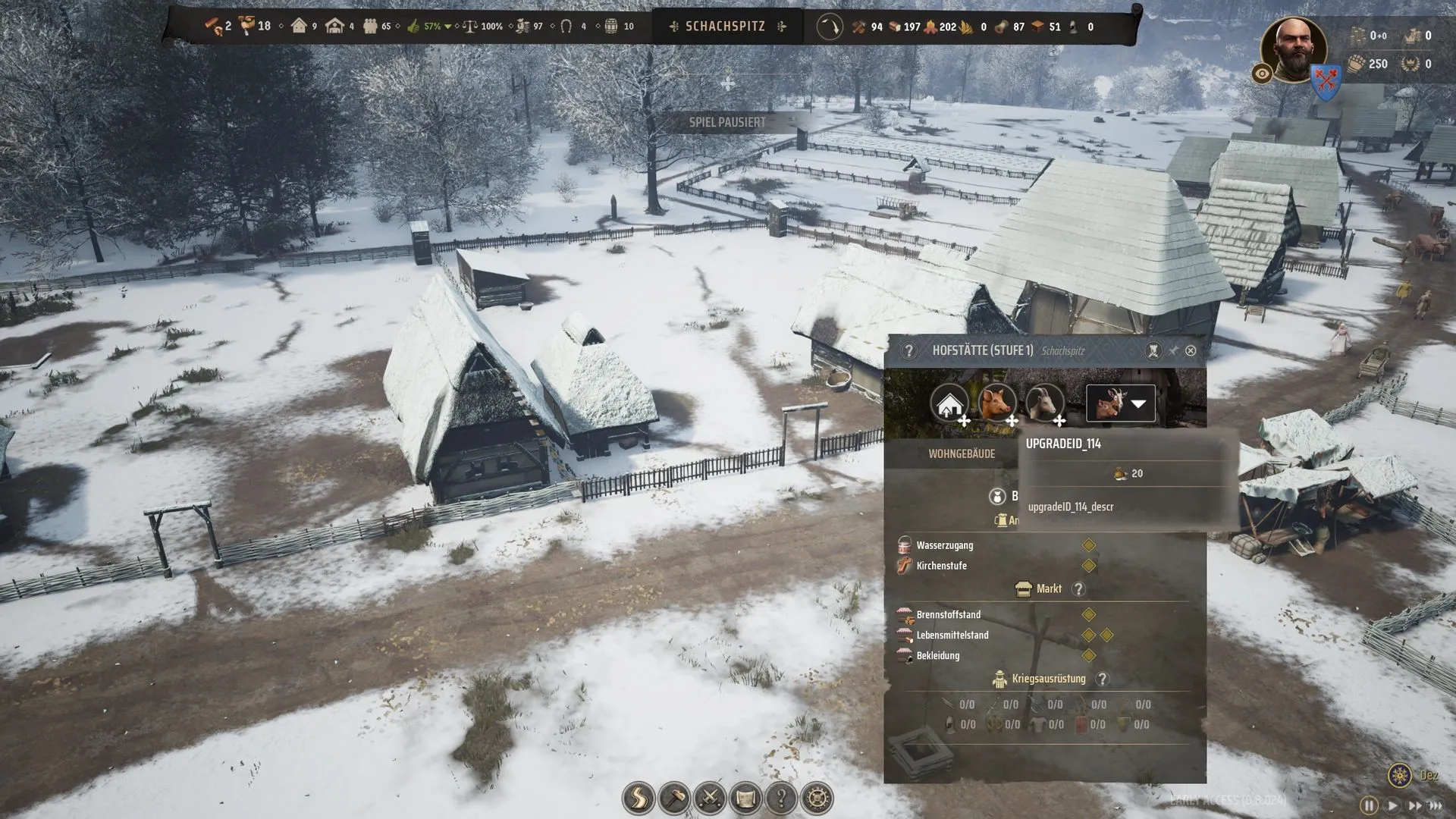Pause the game with the pause control
This screenshot has height=819, width=1456.
1369,805
